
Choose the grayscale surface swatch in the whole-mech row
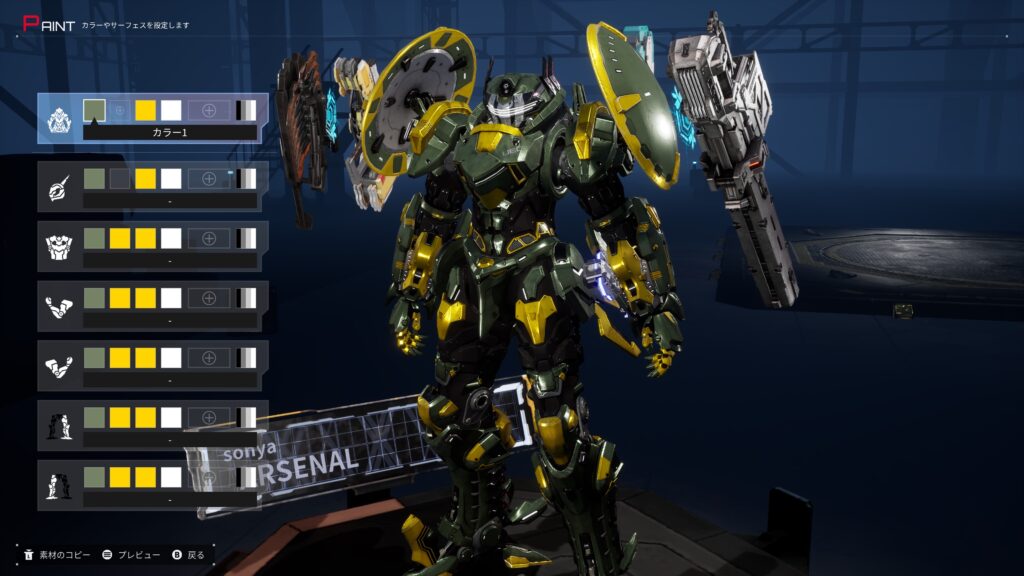coord(246,109)
